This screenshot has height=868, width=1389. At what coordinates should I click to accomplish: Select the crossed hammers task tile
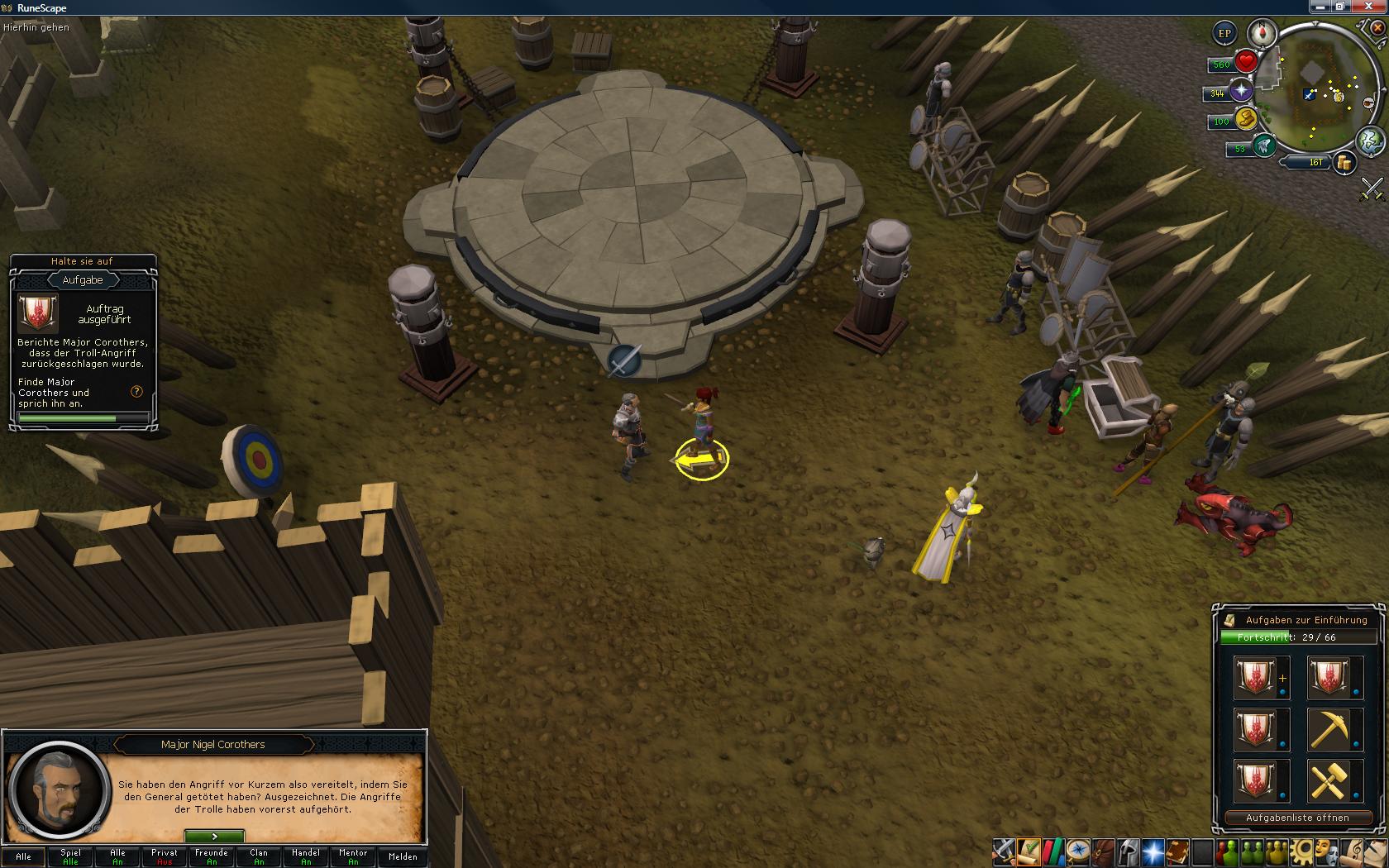pos(1334,781)
